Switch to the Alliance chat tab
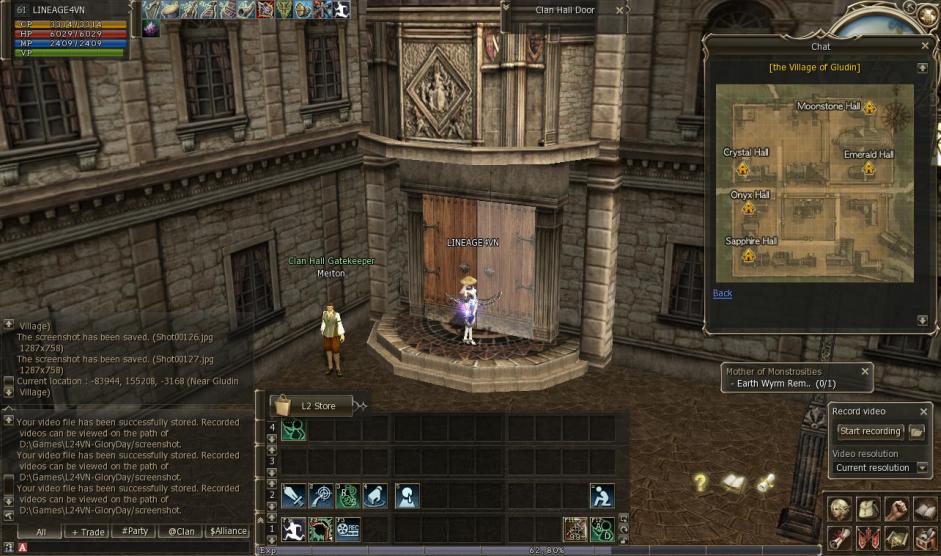This screenshot has width=941, height=556. pos(227,532)
